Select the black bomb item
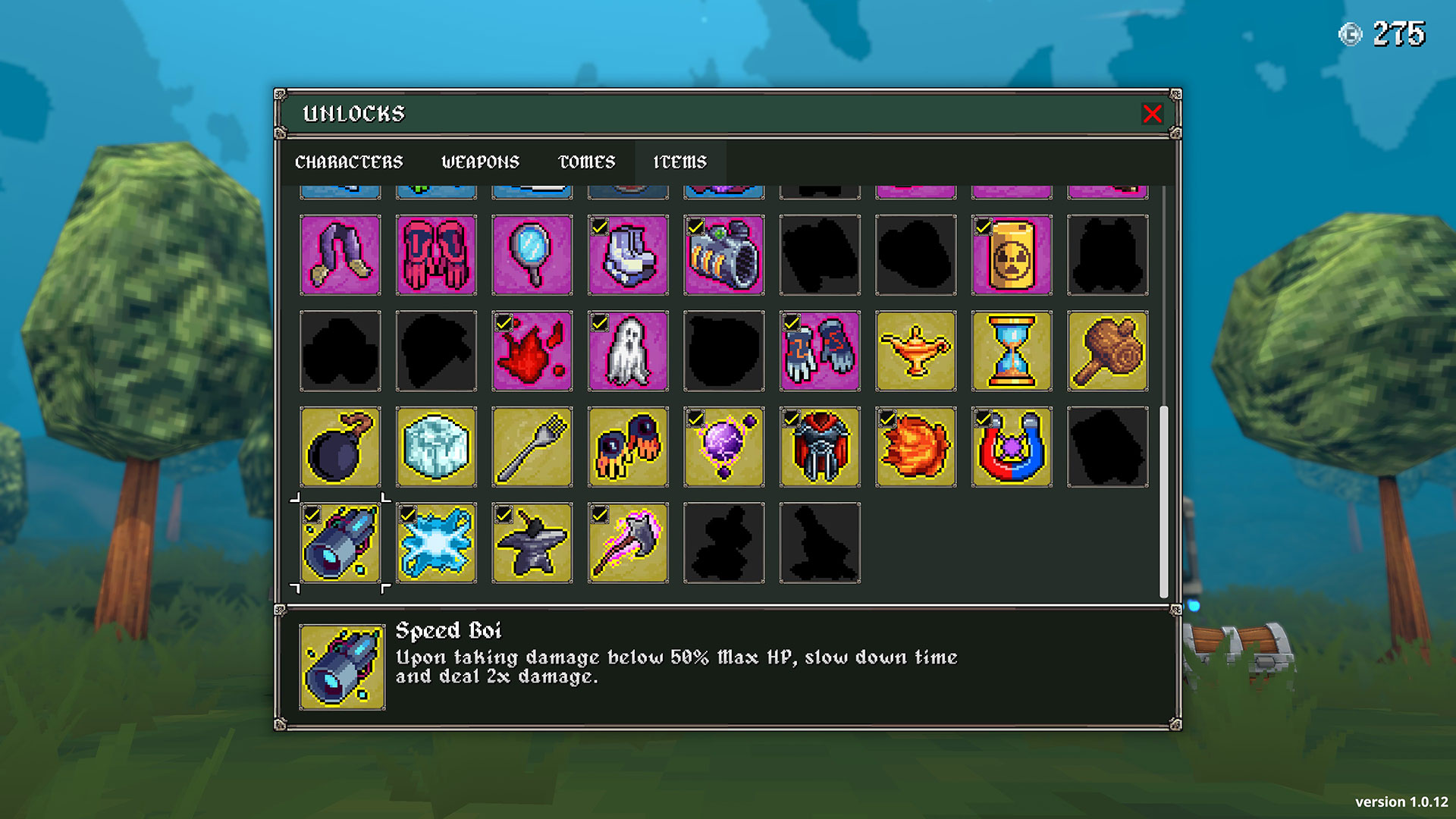The width and height of the screenshot is (1456, 819). pos(340,447)
